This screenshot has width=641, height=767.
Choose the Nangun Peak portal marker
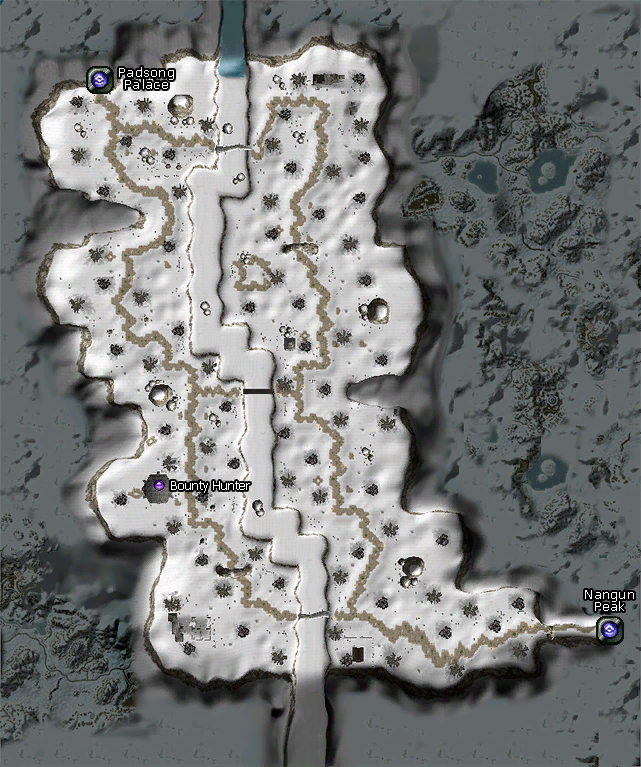click(608, 630)
